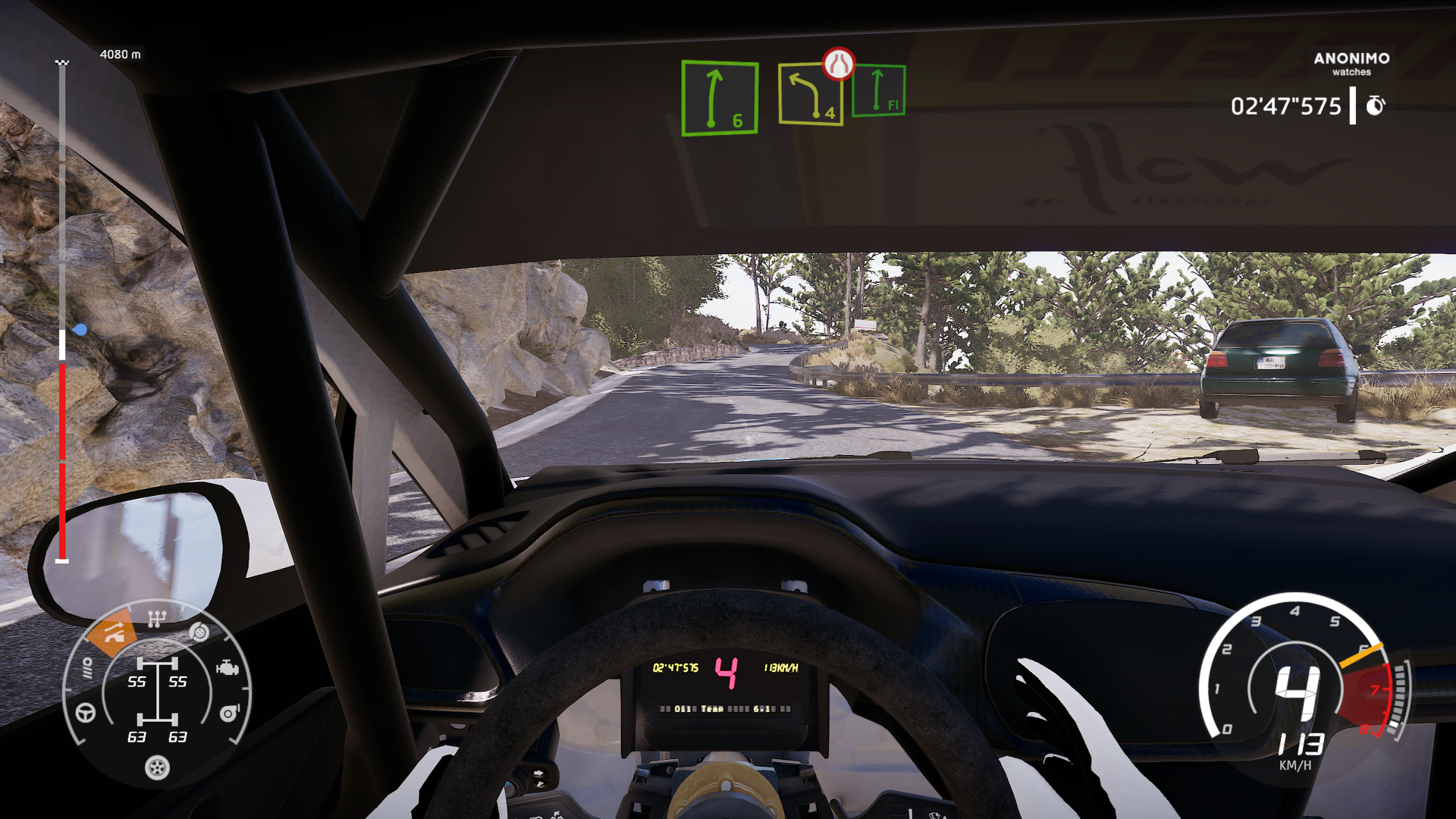Viewport: 1456px width, 819px height.
Task: Select the gearbox damage icon
Action: pos(157,618)
